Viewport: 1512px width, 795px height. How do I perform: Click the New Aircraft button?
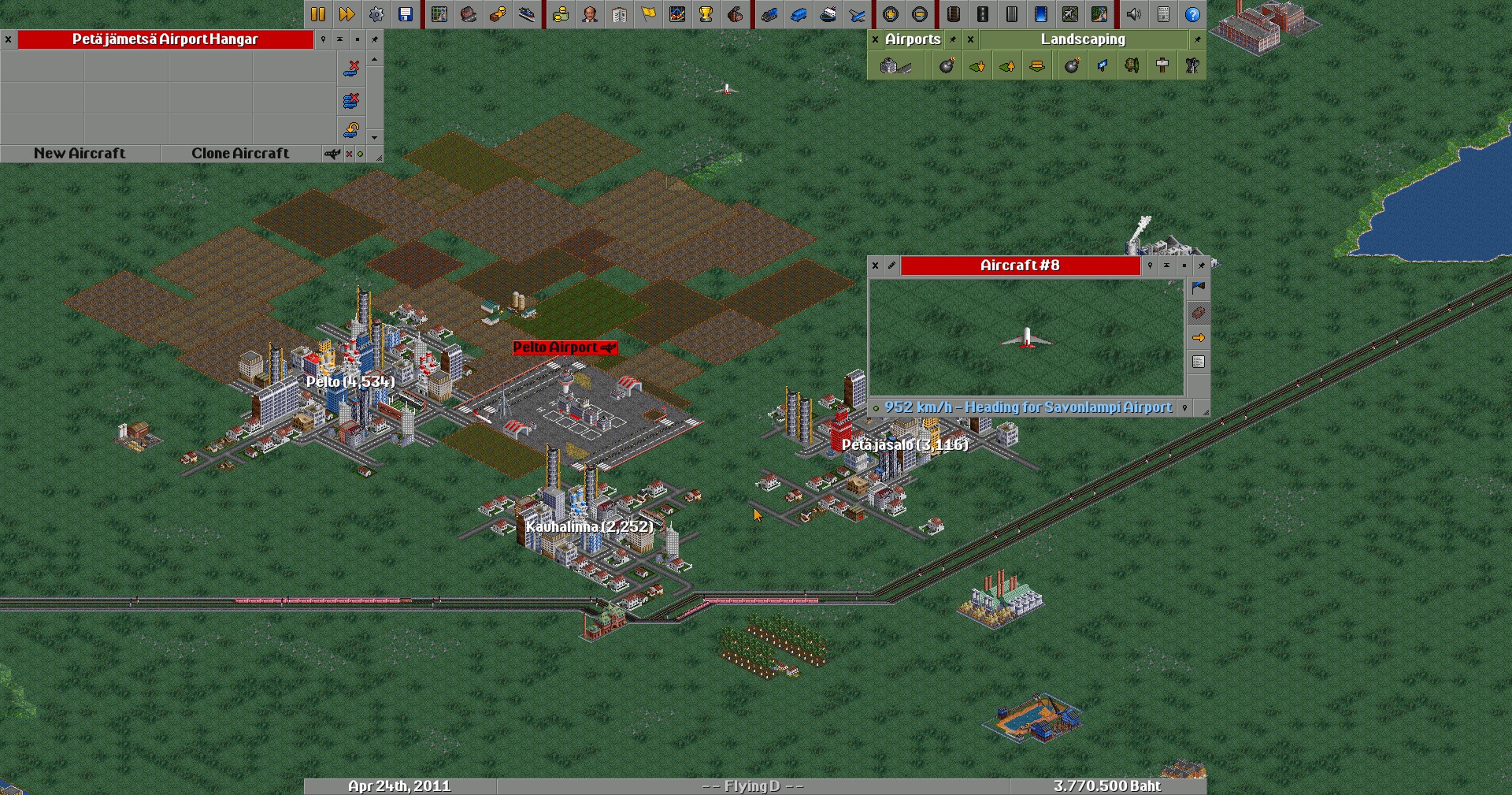click(80, 154)
